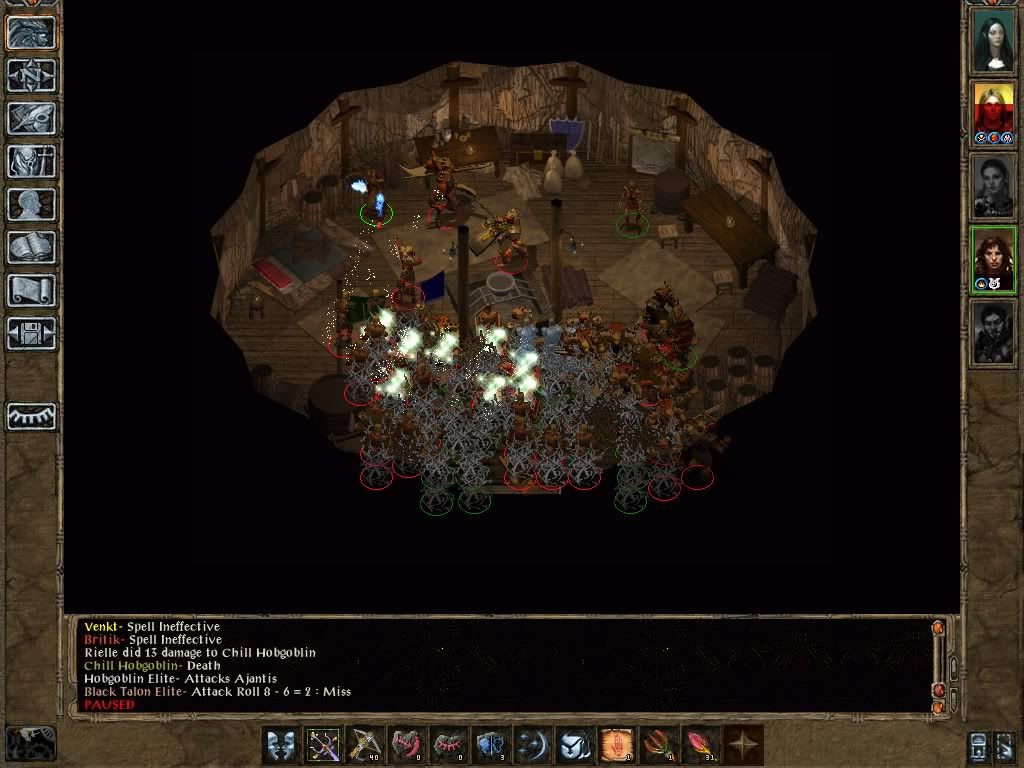Viewport: 1024px width, 768px height.
Task: Select the green-bordered red-haired character portrait
Action: (993, 258)
